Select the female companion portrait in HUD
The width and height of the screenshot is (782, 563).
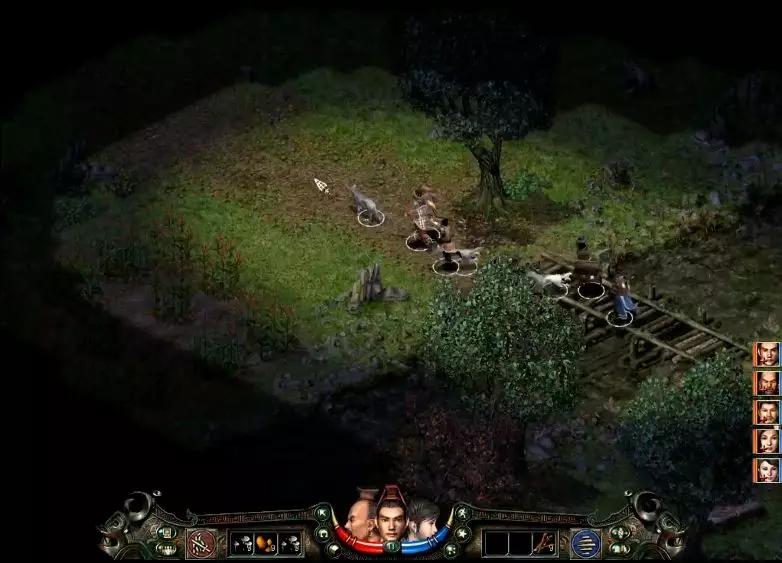(x=423, y=517)
